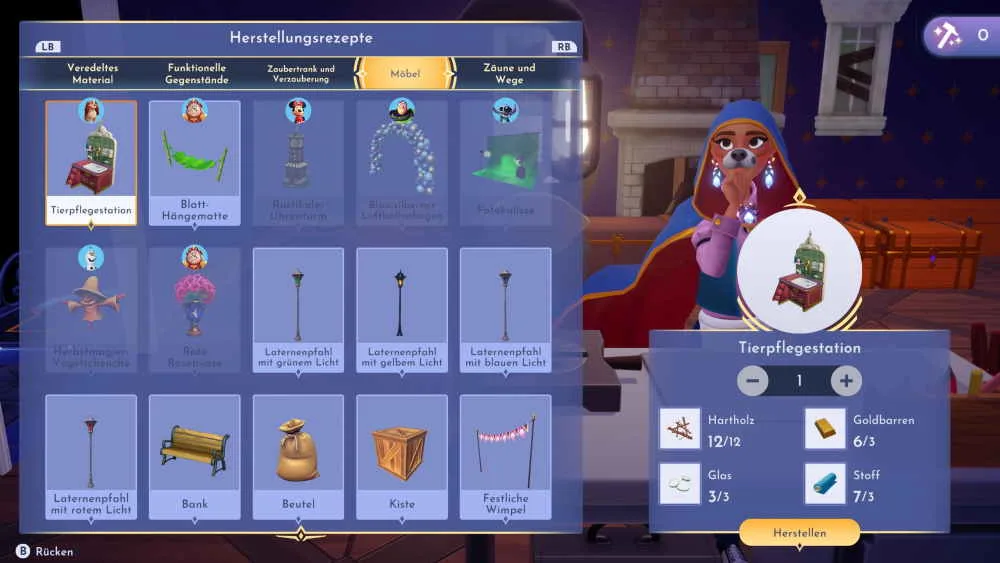Switch to the Veredeltes Material tab
1000x563 pixels.
[92, 73]
